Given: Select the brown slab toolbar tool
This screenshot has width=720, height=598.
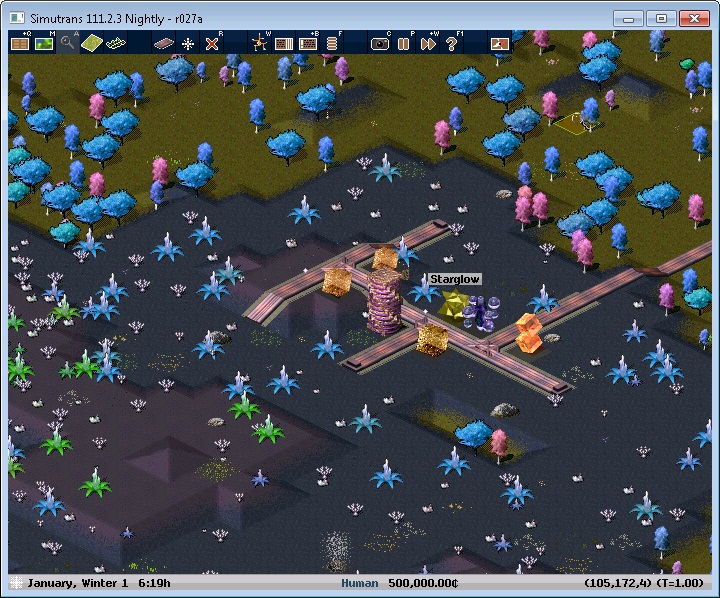Looking at the screenshot, I should click(164, 43).
